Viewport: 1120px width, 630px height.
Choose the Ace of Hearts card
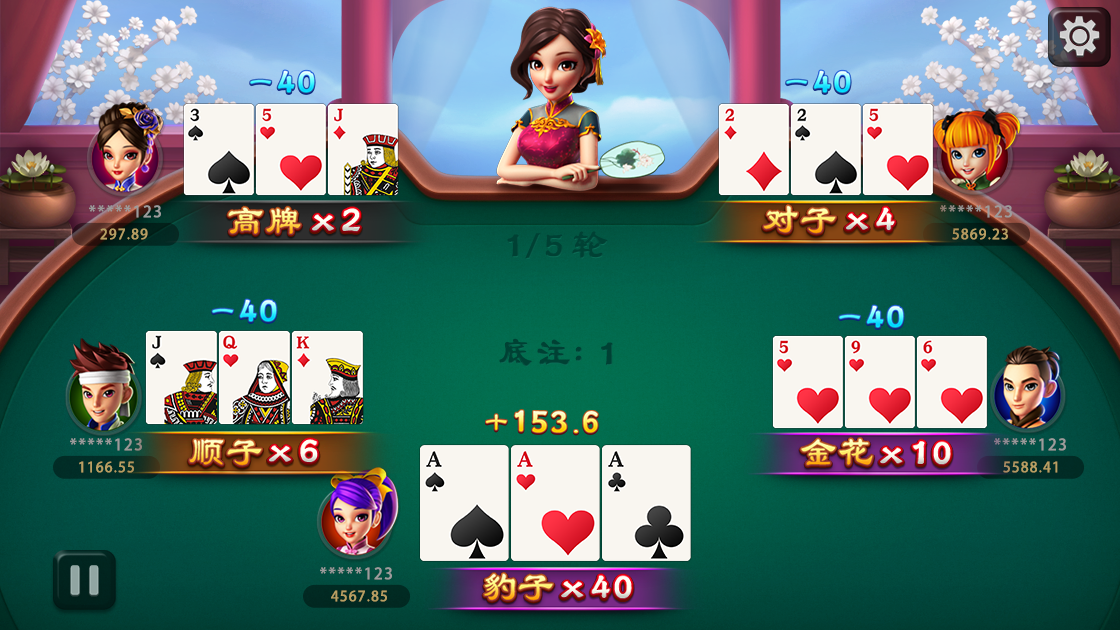(x=555, y=503)
